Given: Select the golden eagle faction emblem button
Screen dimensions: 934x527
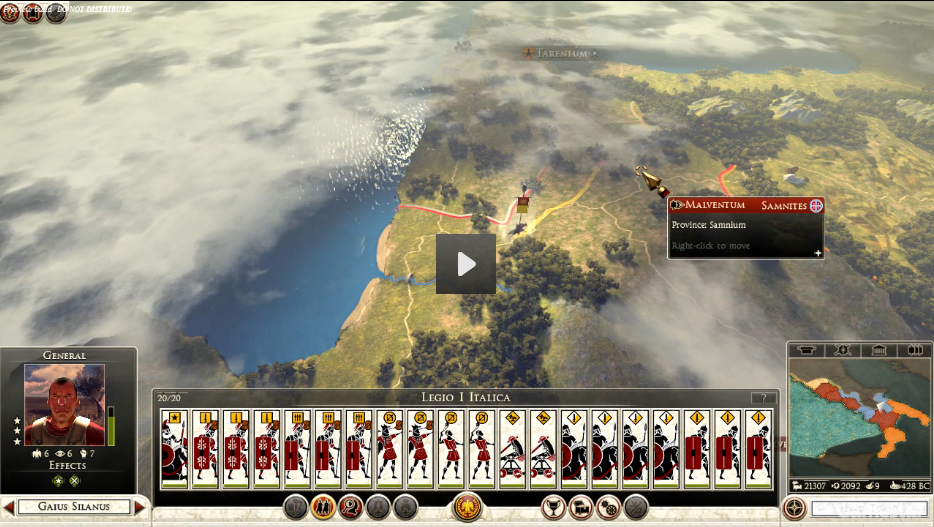Looking at the screenshot, I should pos(467,507).
